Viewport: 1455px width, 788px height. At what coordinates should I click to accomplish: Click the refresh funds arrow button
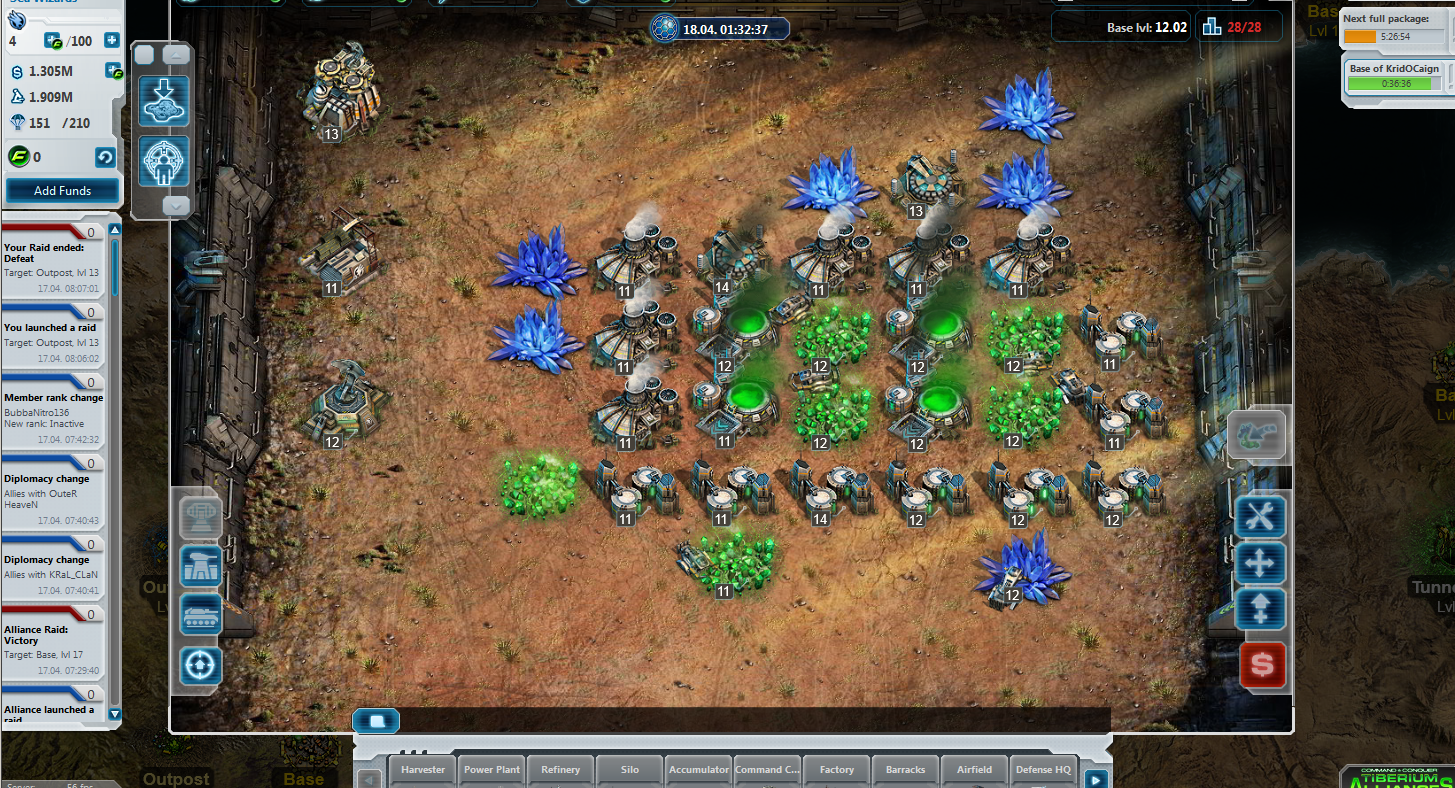(105, 157)
